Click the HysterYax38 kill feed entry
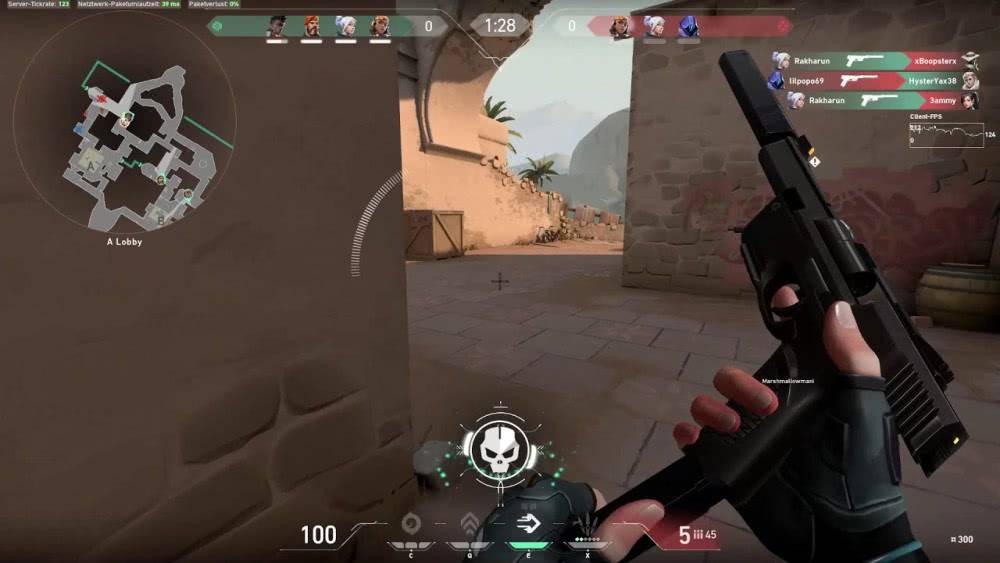This screenshot has height=563, width=1000. click(870, 81)
